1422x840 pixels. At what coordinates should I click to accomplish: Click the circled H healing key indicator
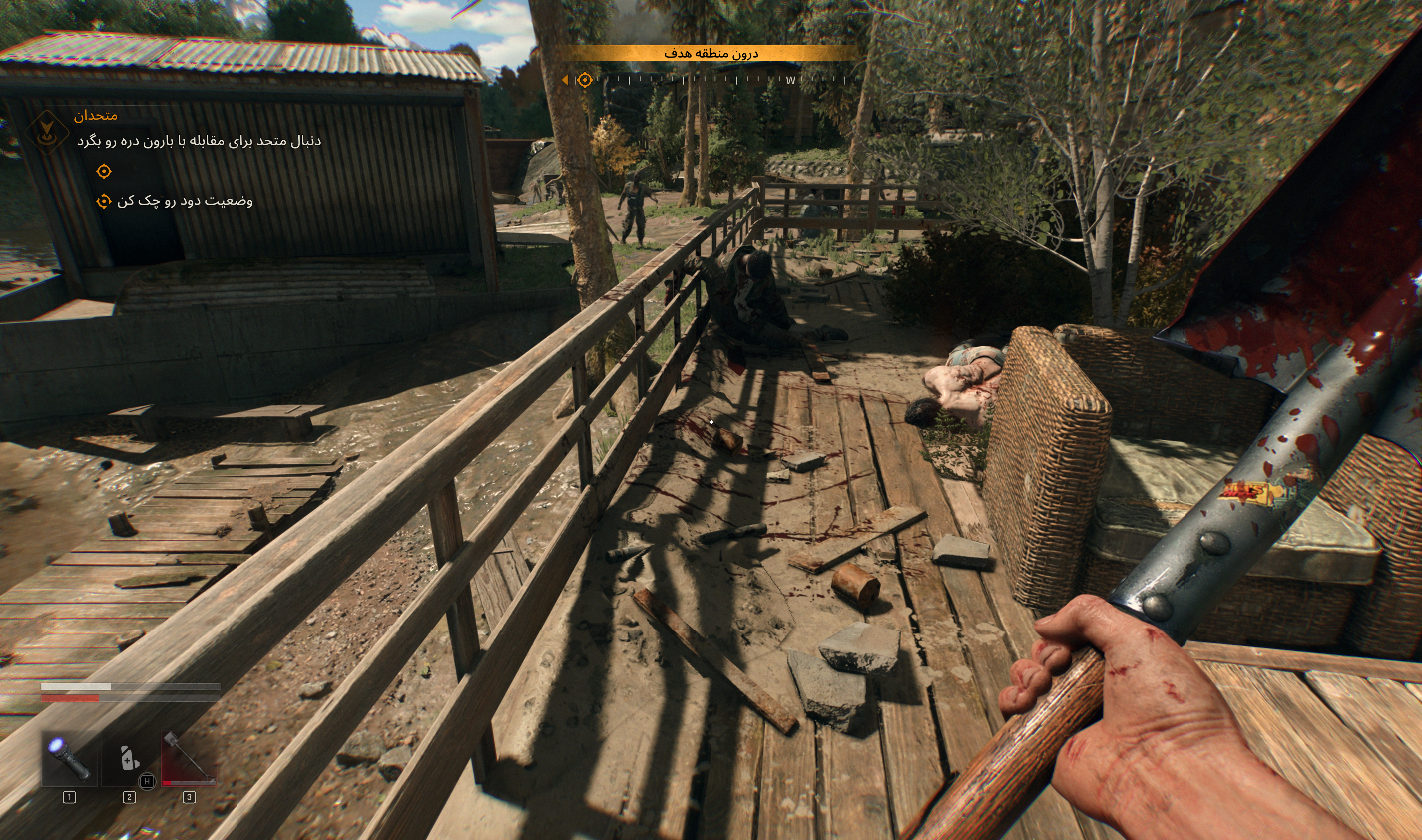point(148,780)
